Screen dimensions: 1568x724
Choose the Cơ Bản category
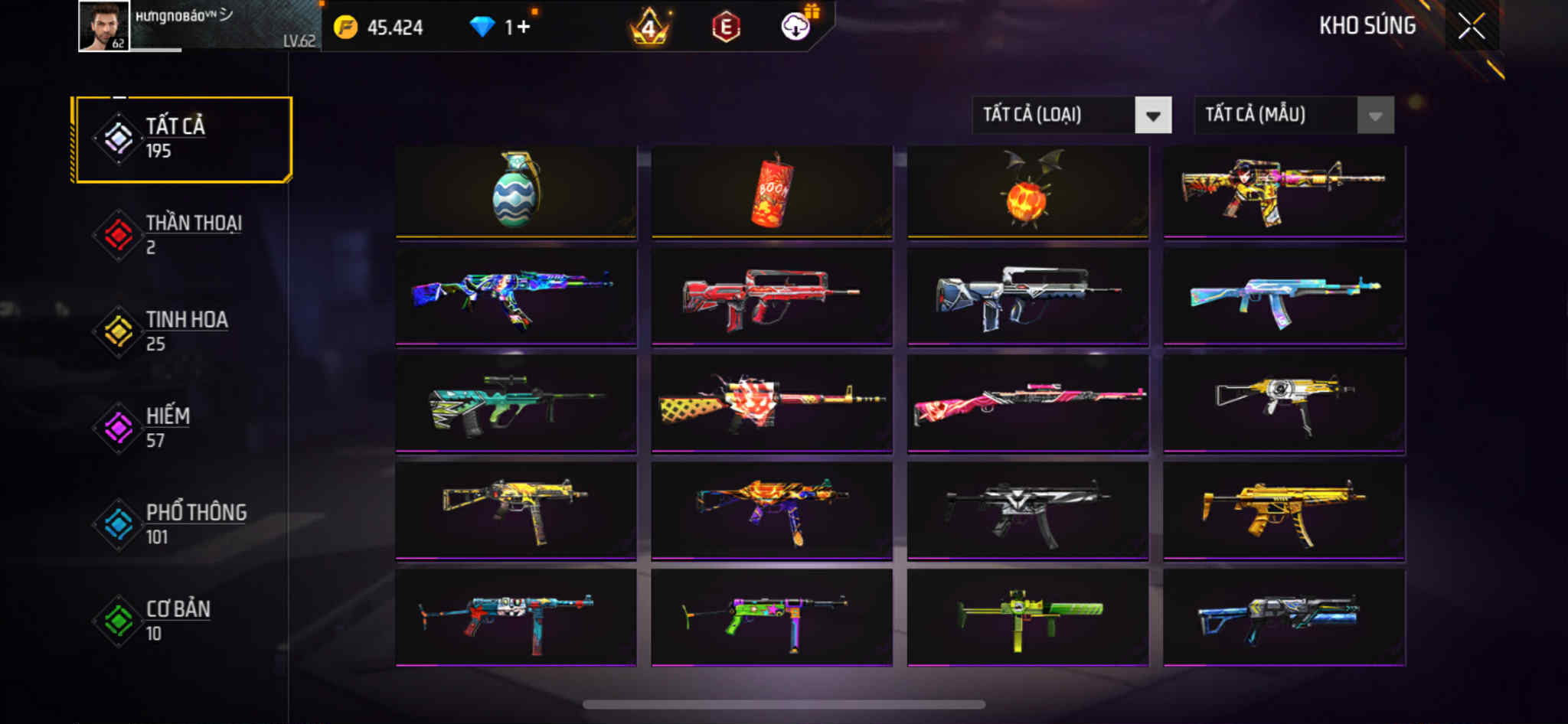click(x=182, y=621)
